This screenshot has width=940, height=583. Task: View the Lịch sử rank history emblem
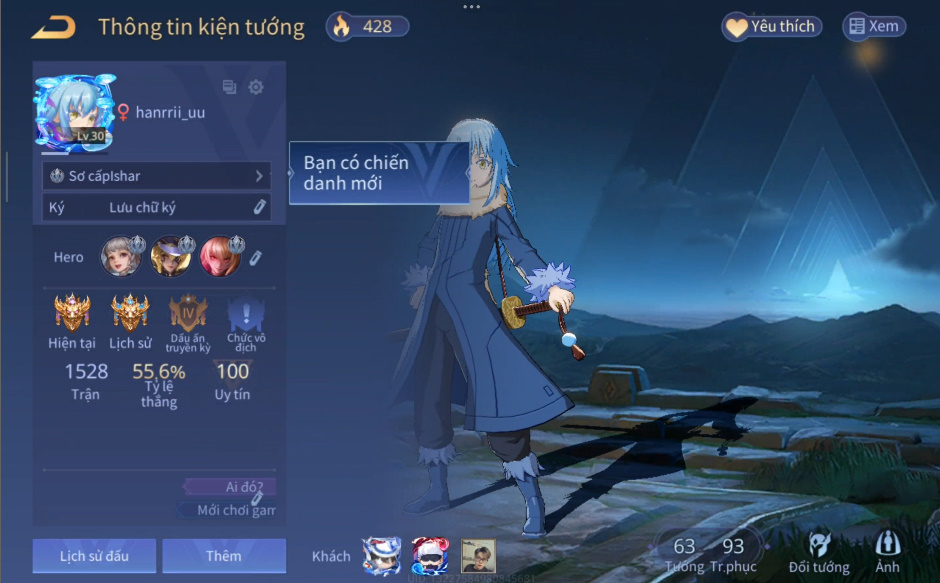(x=130, y=314)
